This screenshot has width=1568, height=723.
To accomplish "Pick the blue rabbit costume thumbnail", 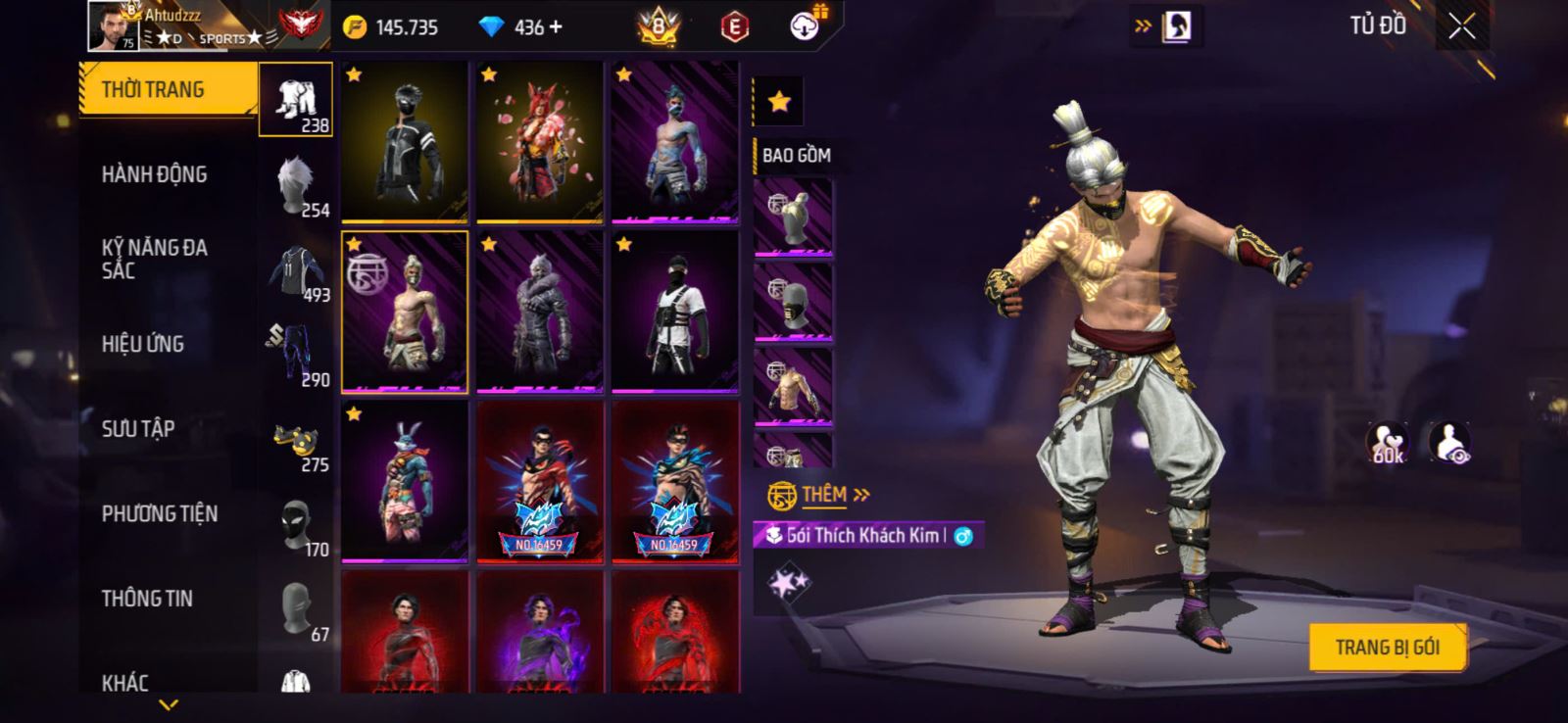I will pyautogui.click(x=405, y=482).
